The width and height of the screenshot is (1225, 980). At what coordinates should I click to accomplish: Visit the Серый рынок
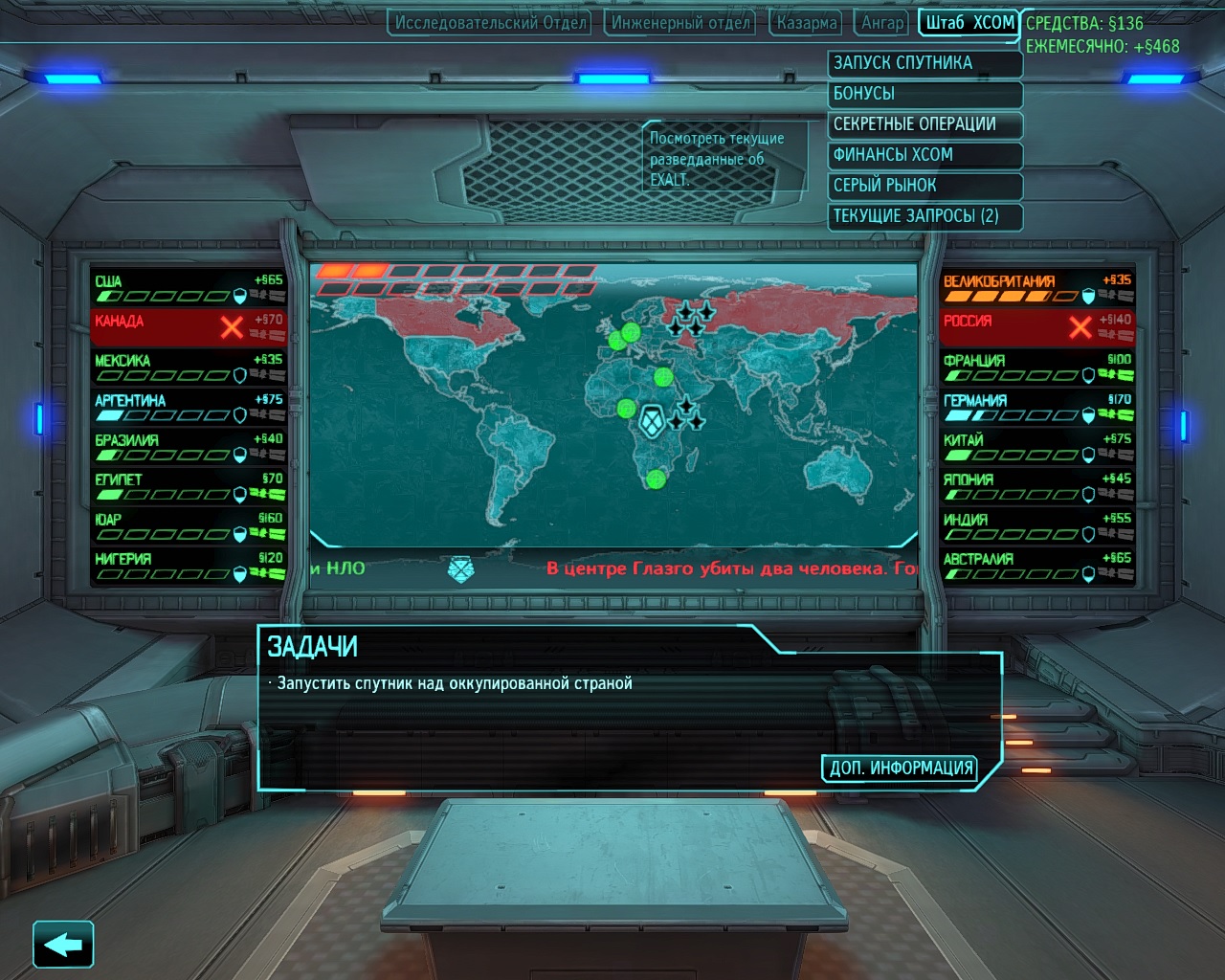pyautogui.click(x=924, y=186)
